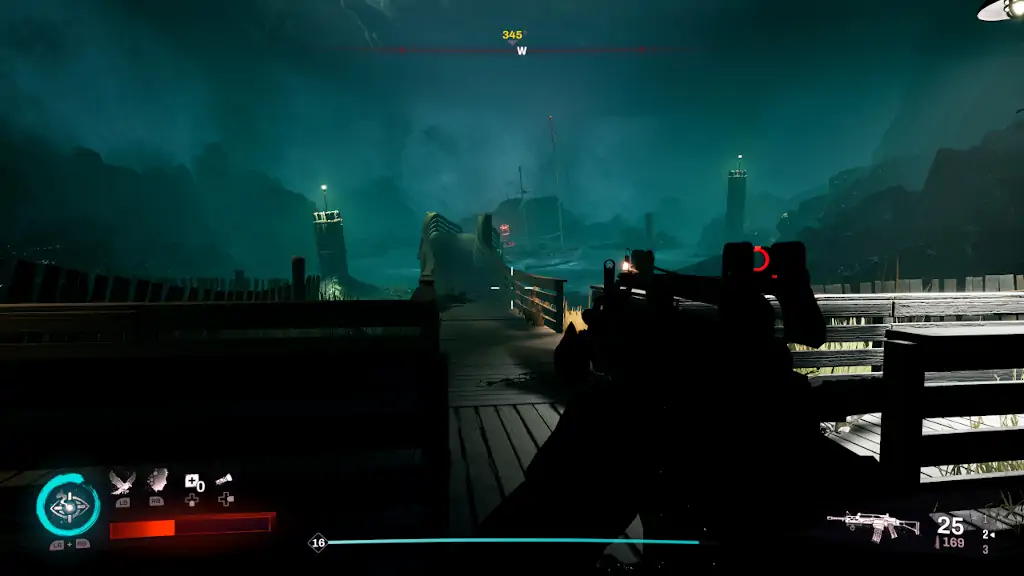
Task: Switch to weapon slot 3
Action: [x=985, y=549]
